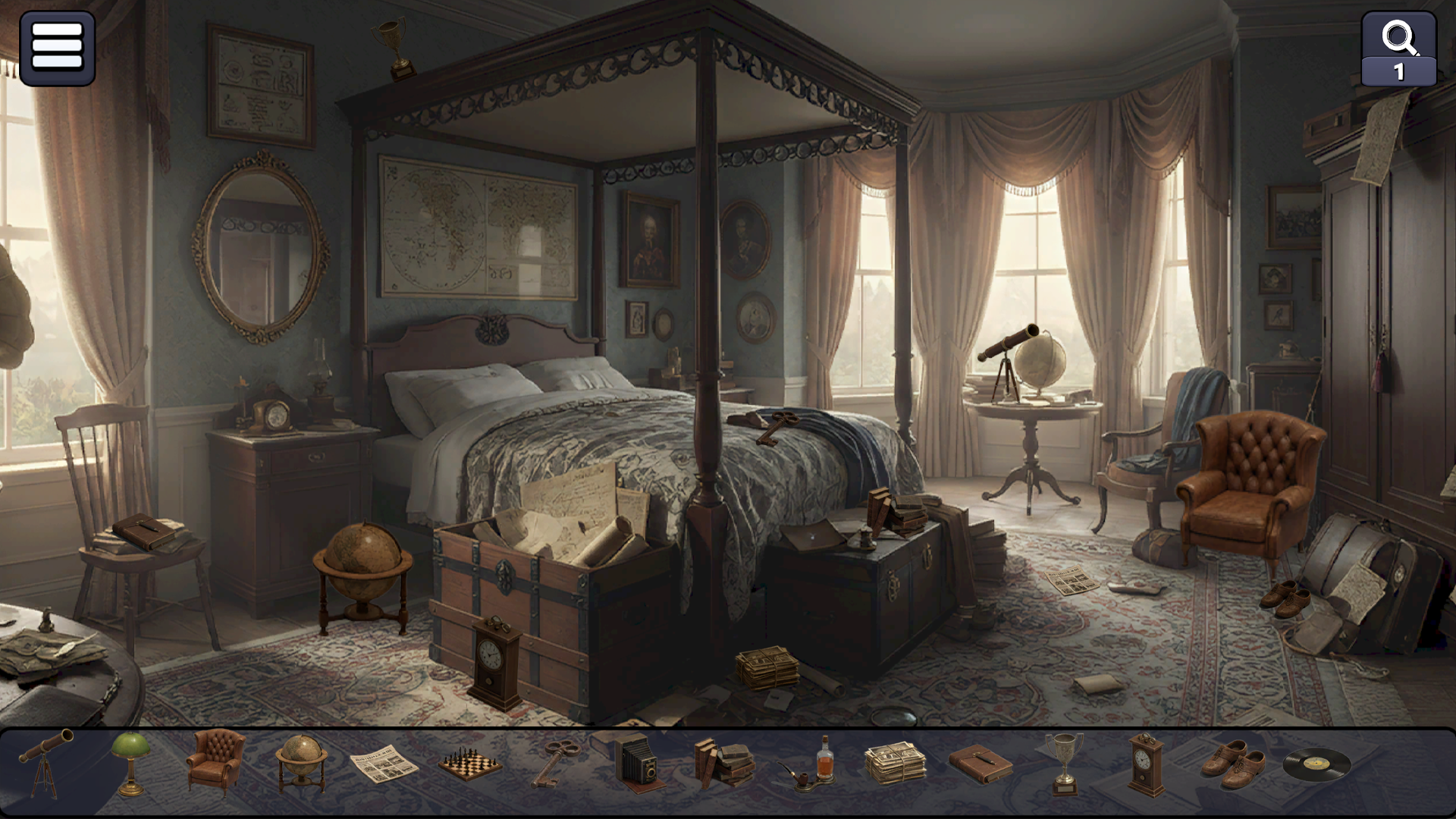The width and height of the screenshot is (1456, 819).
Task: Open the hamburger menu in the top-left corner
Action: pyautogui.click(x=59, y=49)
